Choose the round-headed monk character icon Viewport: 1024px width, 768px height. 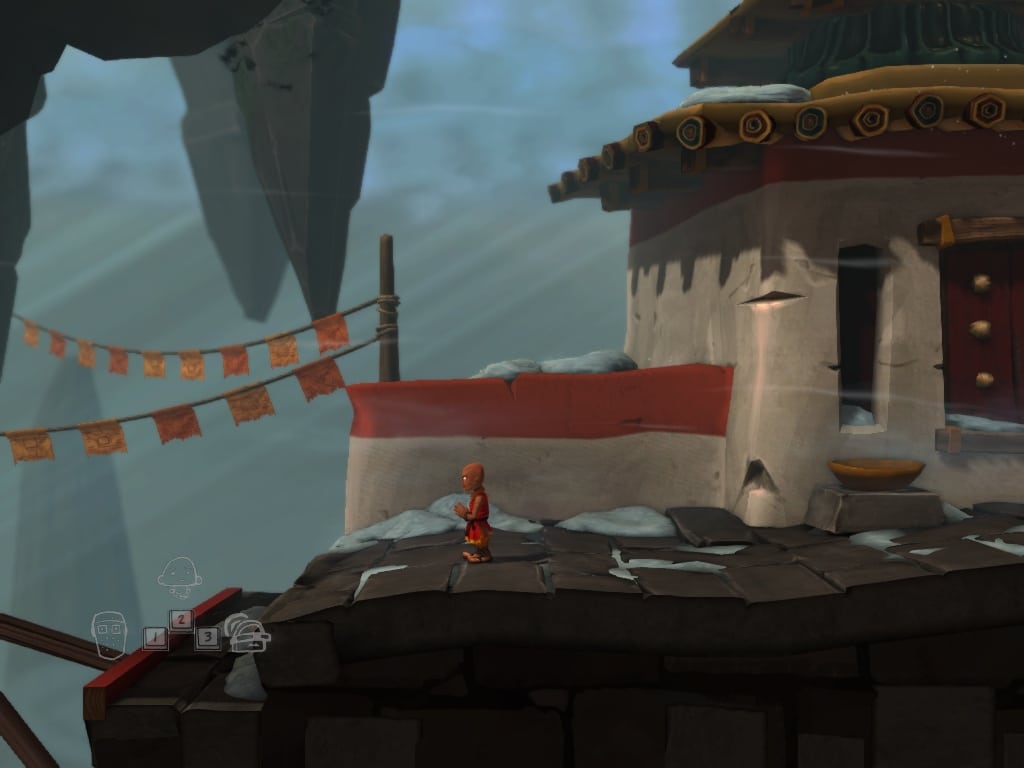[180, 576]
